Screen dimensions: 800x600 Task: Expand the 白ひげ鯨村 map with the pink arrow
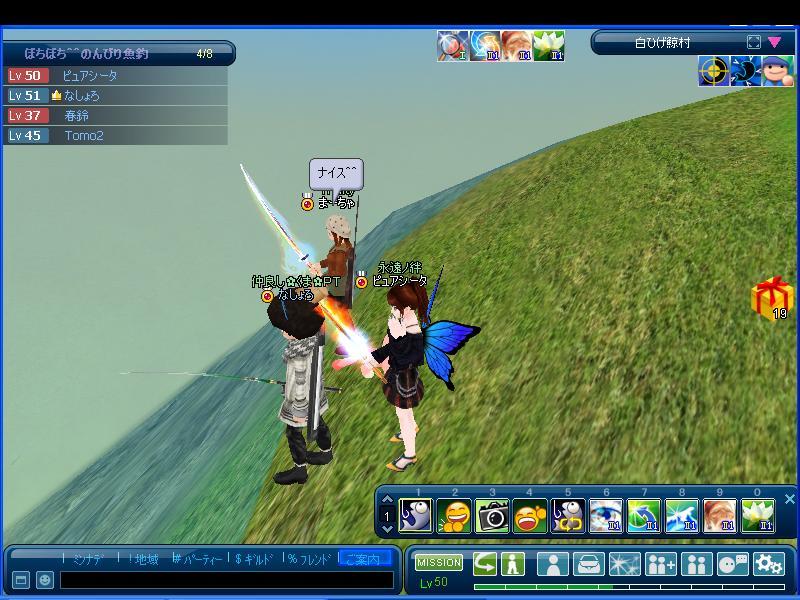pos(774,43)
